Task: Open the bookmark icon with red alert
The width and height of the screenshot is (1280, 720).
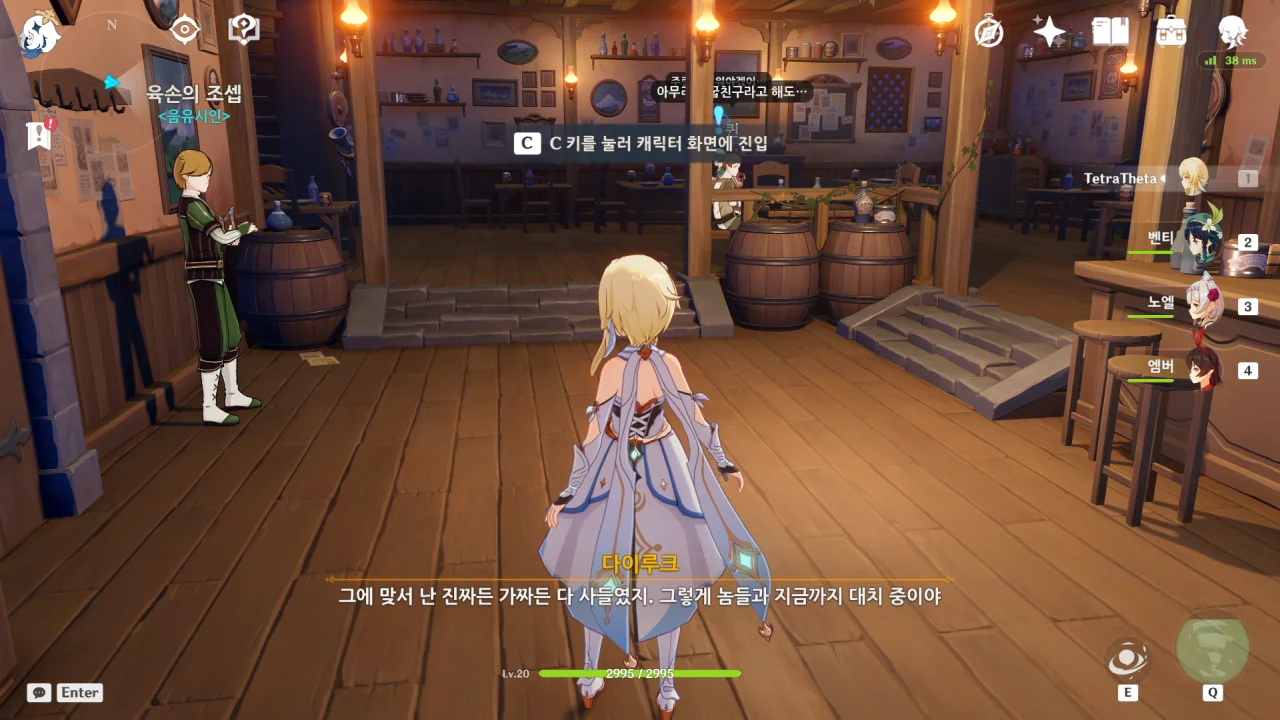Action: 39,135
